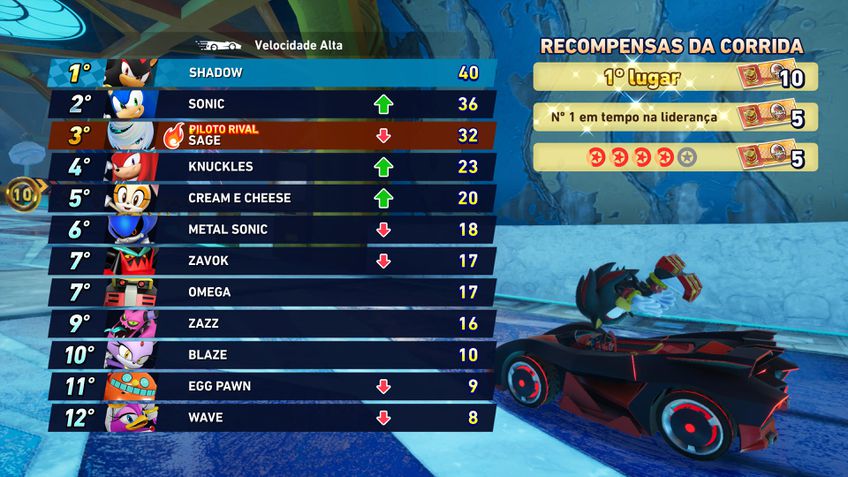Choose the rival pilot Sage row

pos(273,135)
